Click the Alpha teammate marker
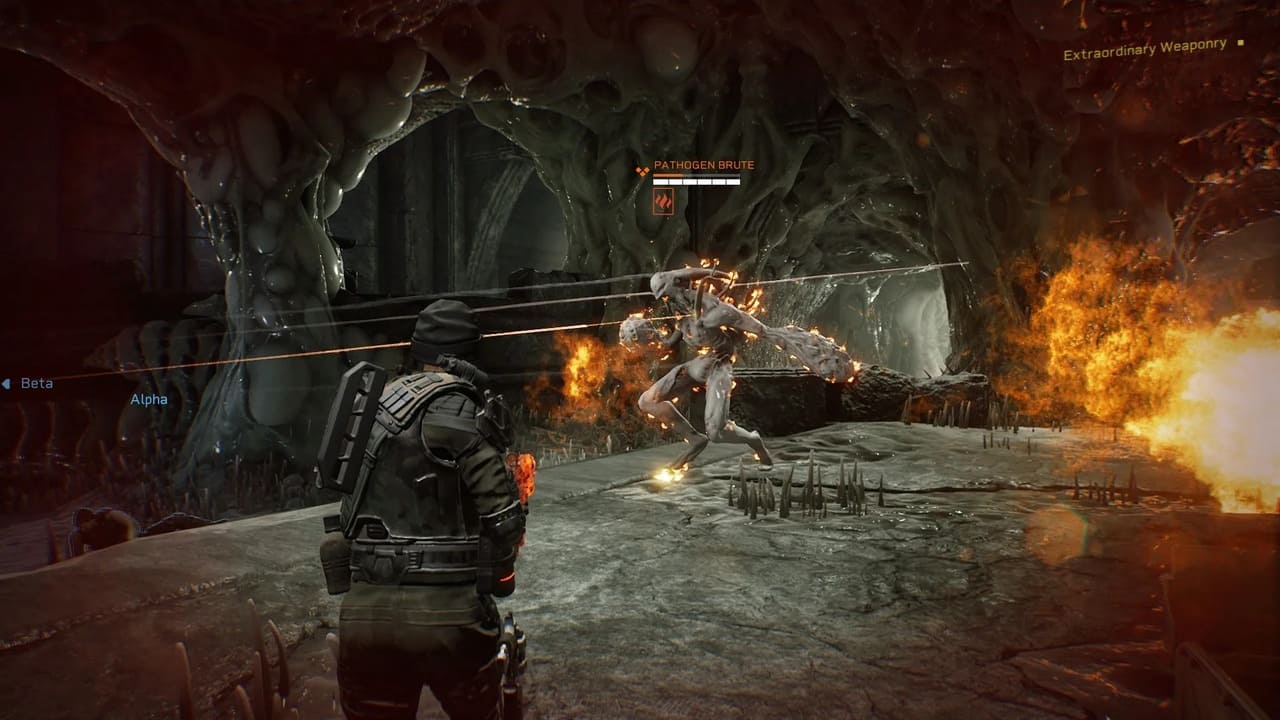The width and height of the screenshot is (1280, 720). 149,399
